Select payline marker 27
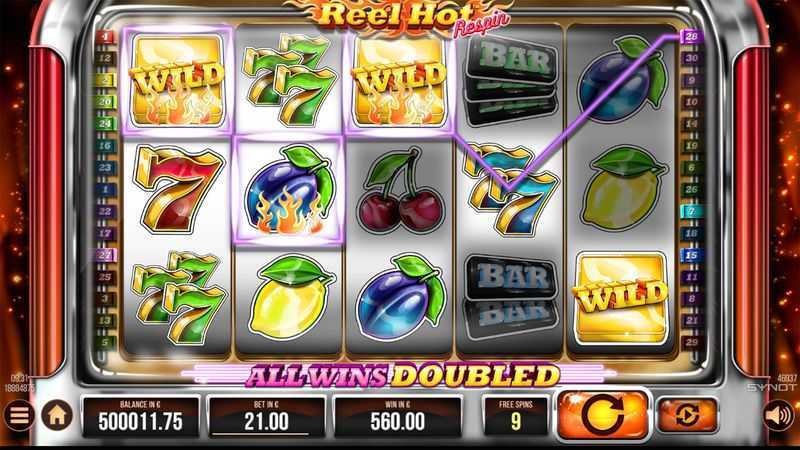This screenshot has width=800, height=450. click(x=106, y=255)
